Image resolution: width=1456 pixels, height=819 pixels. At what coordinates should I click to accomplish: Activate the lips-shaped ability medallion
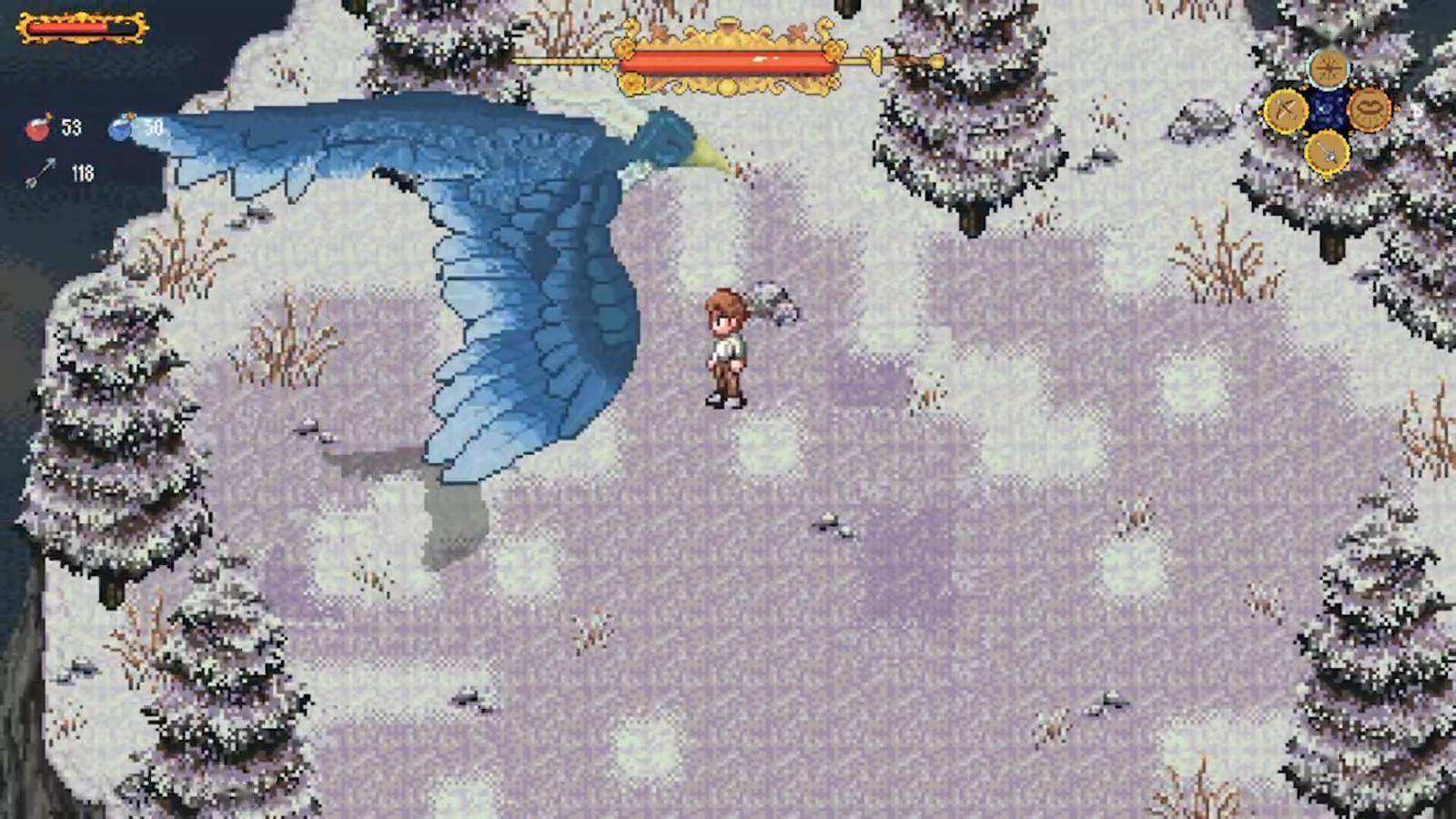point(1370,109)
